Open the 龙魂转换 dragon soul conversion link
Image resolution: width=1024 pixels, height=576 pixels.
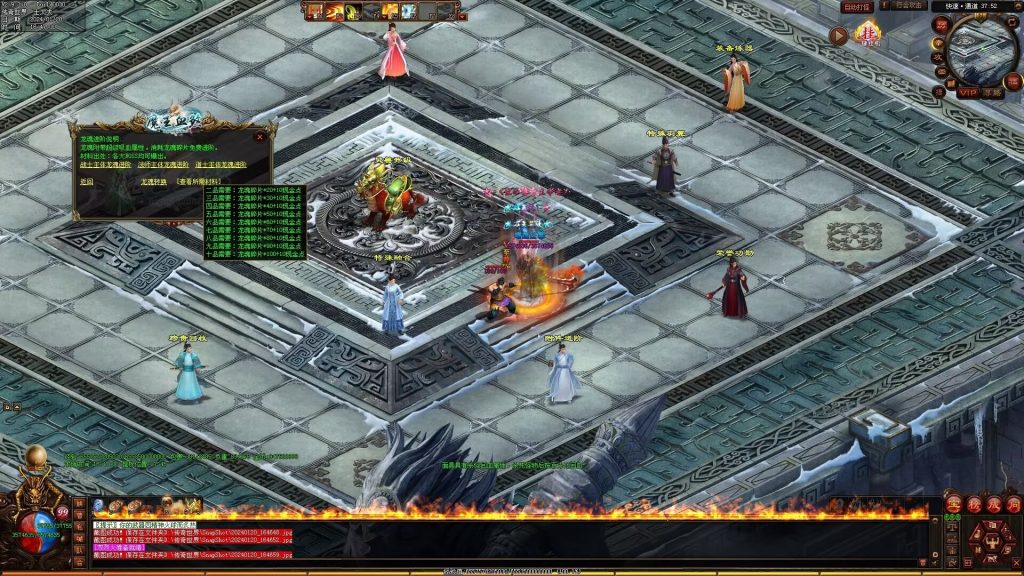pyautogui.click(x=153, y=182)
